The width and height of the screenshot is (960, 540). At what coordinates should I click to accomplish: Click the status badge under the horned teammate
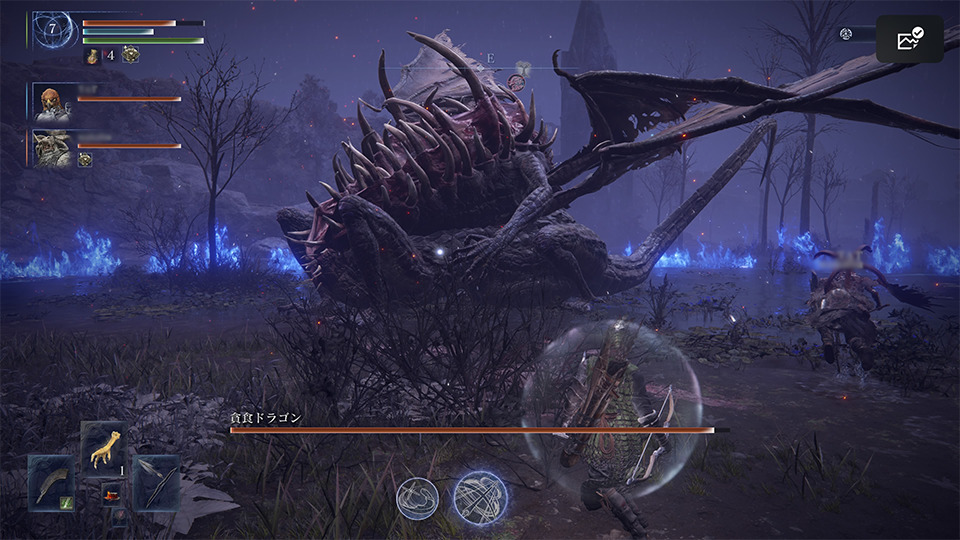(85, 159)
